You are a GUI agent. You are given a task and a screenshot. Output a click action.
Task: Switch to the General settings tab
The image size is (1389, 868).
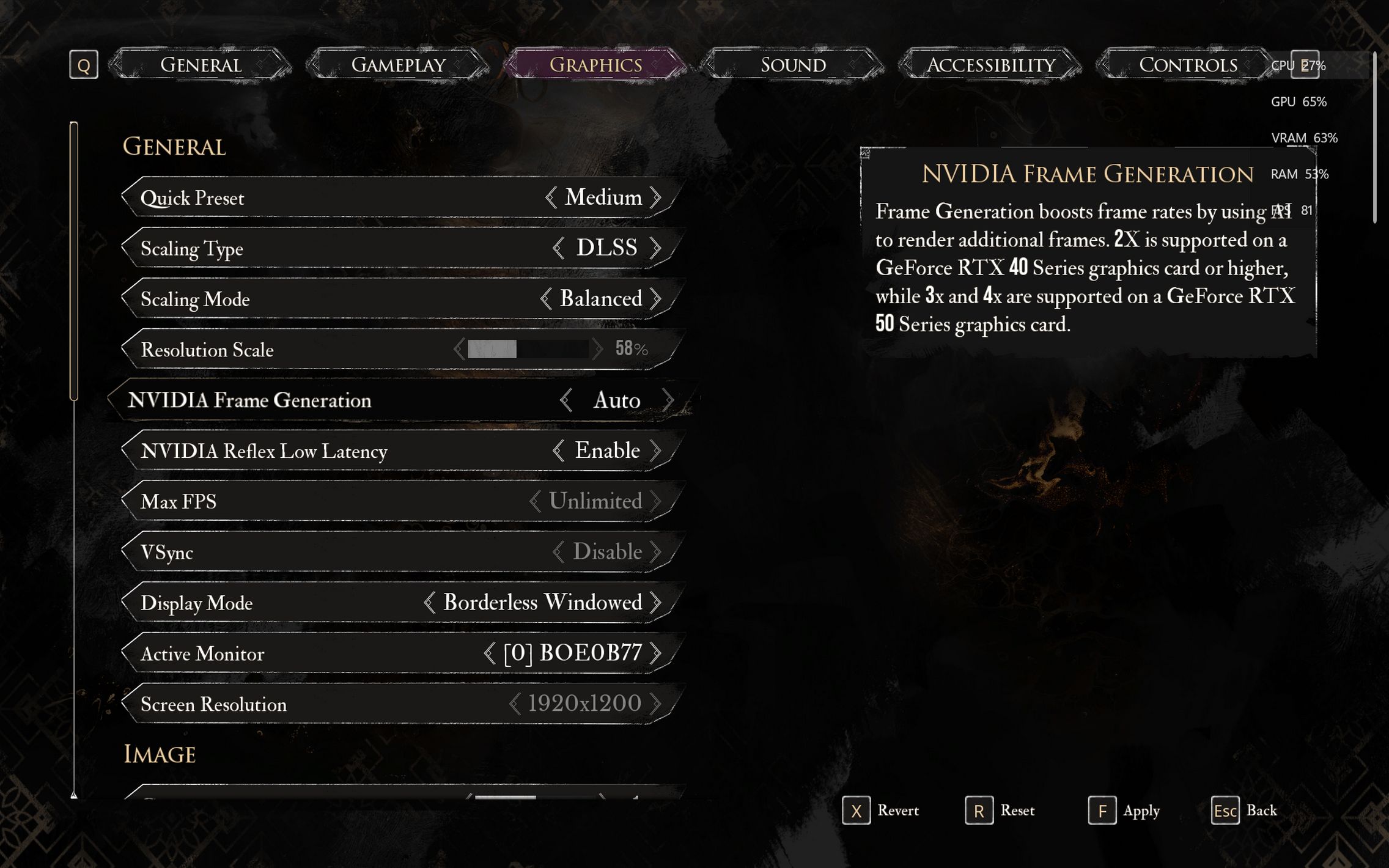click(201, 65)
